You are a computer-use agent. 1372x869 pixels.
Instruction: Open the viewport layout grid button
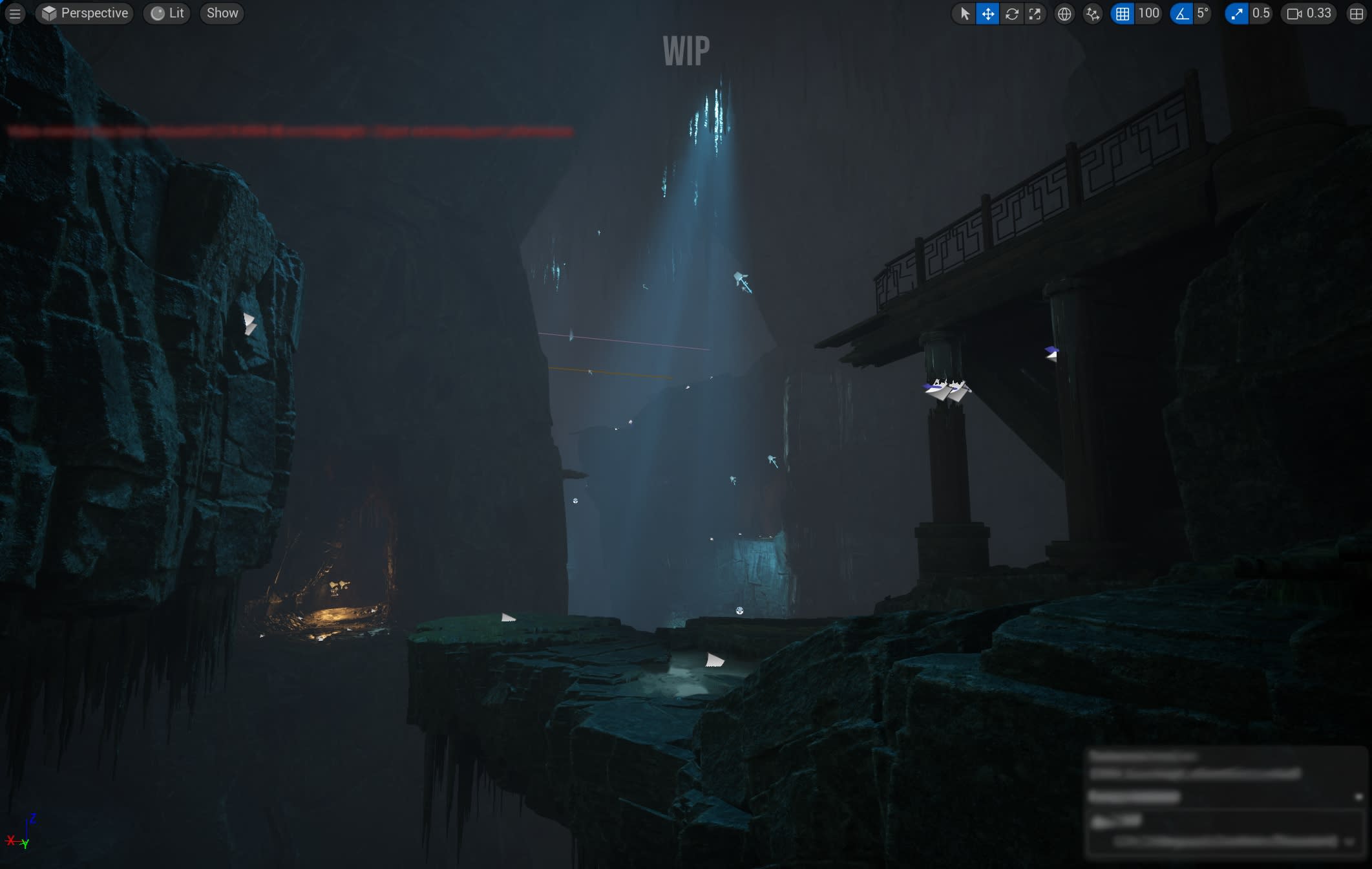point(1356,14)
